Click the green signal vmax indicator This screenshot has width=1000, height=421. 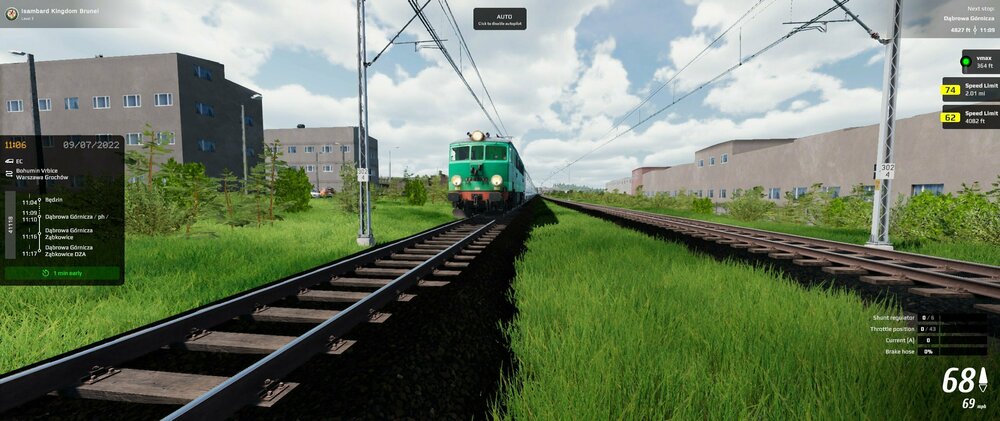point(979,62)
